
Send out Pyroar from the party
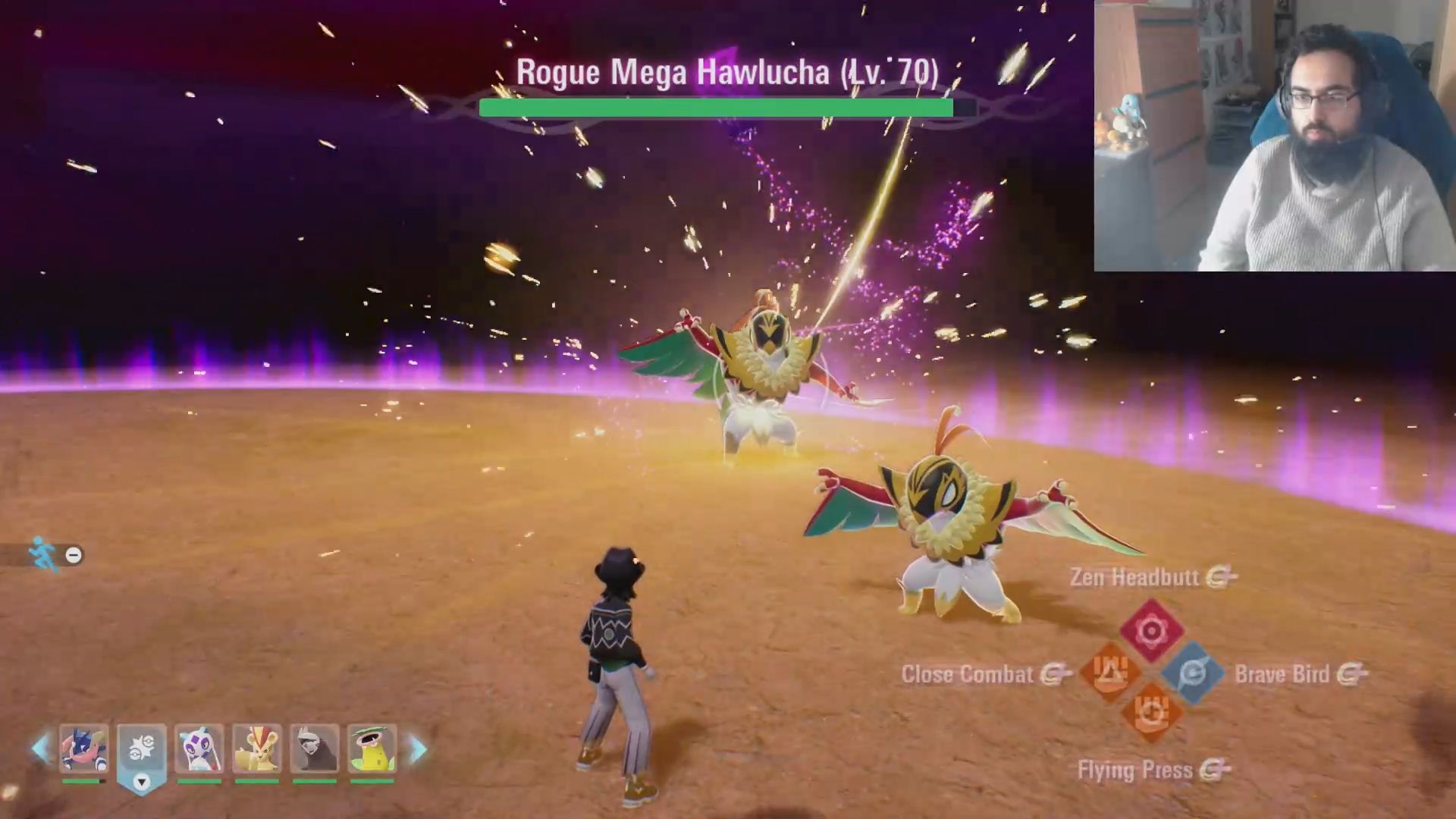point(257,749)
